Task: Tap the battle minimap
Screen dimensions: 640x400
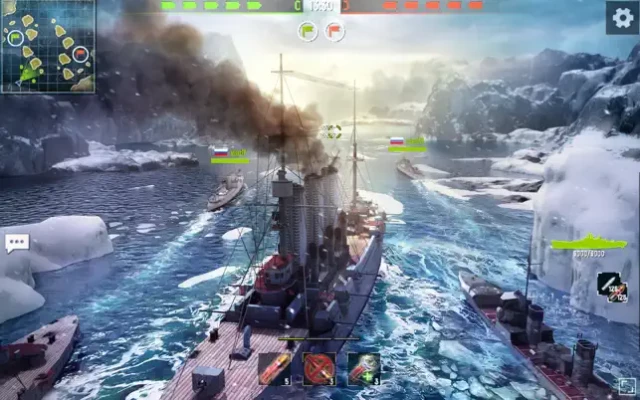Action: [x=47, y=46]
